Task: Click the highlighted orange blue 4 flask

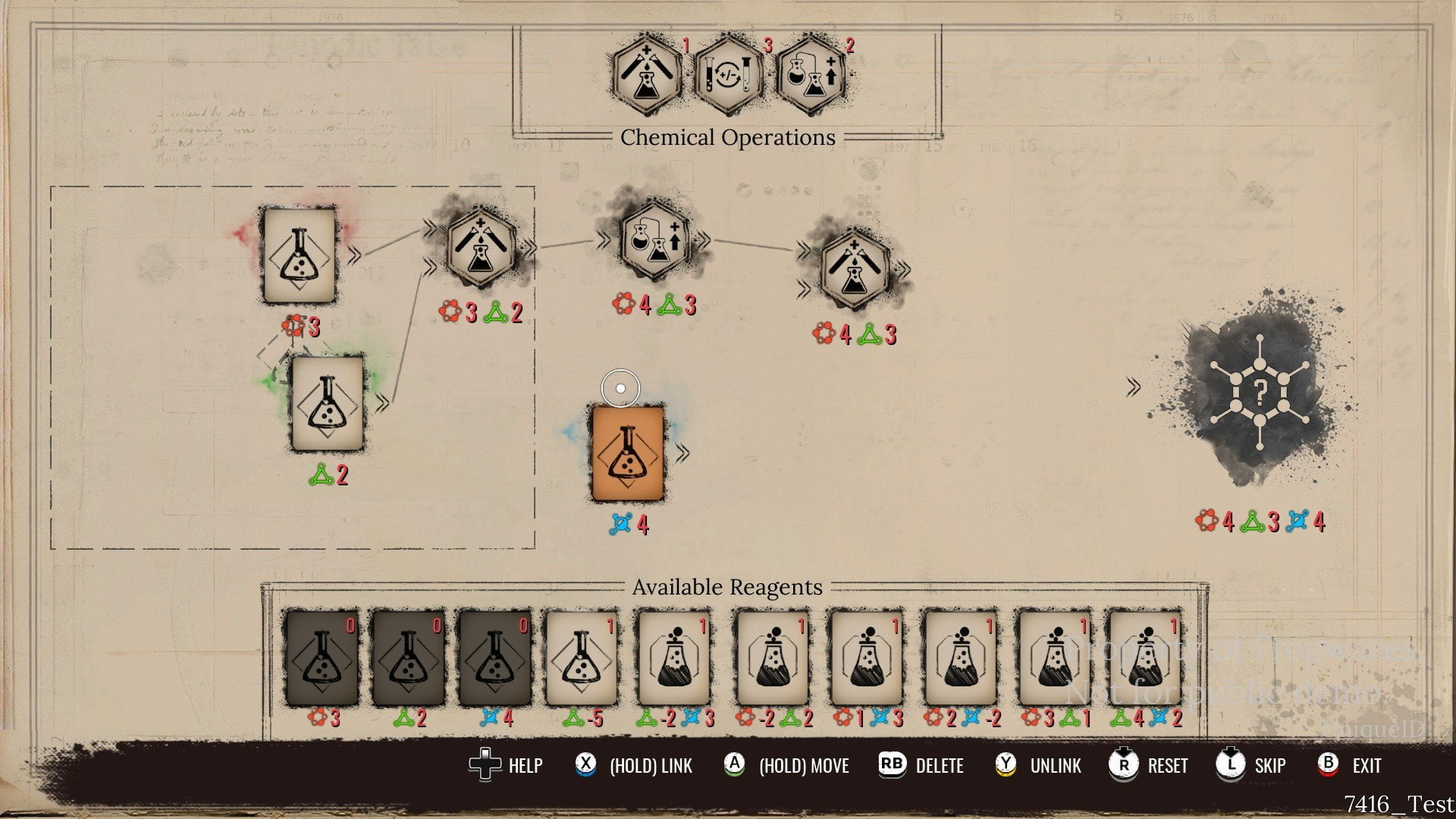Action: pyautogui.click(x=627, y=453)
